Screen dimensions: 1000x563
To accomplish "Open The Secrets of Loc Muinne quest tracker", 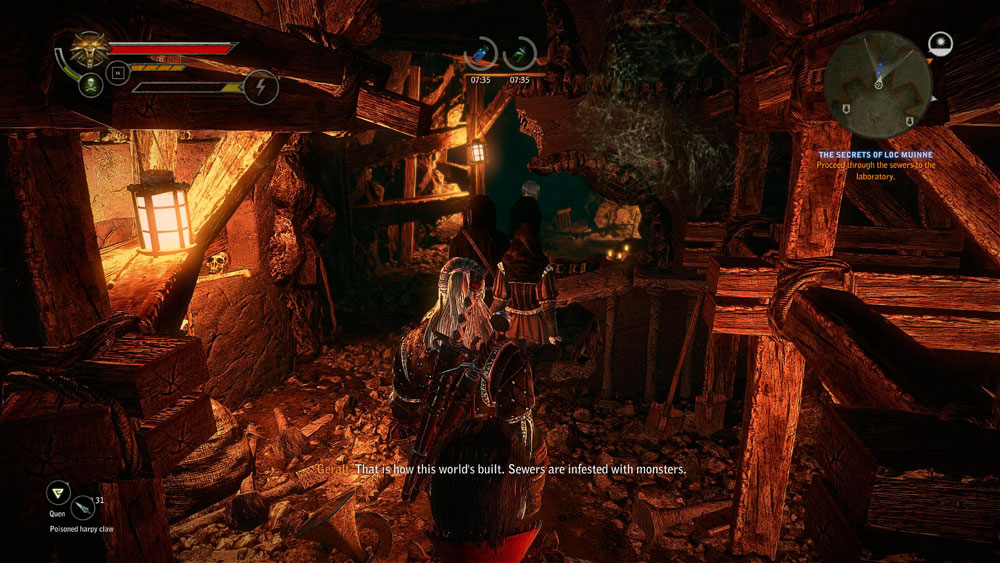I will 876,155.
